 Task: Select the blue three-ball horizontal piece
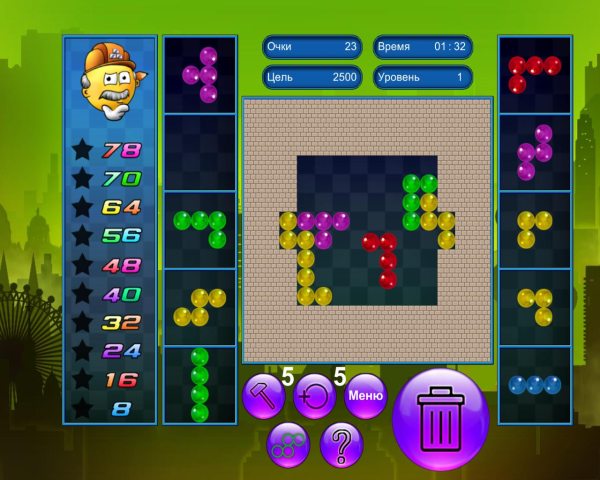(x=534, y=384)
